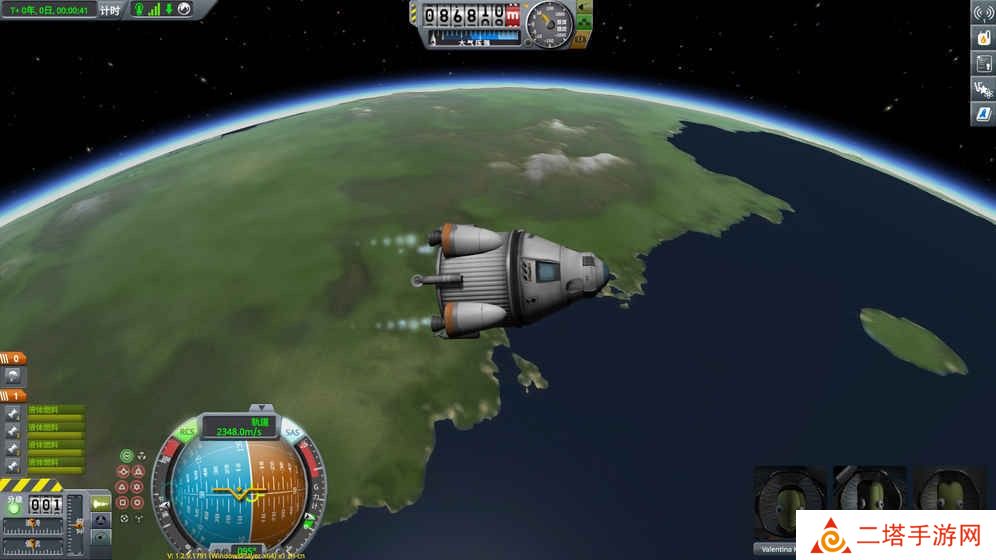This screenshot has width=996, height=560.
Task: Open the resources fuel app button
Action: click(x=982, y=38)
